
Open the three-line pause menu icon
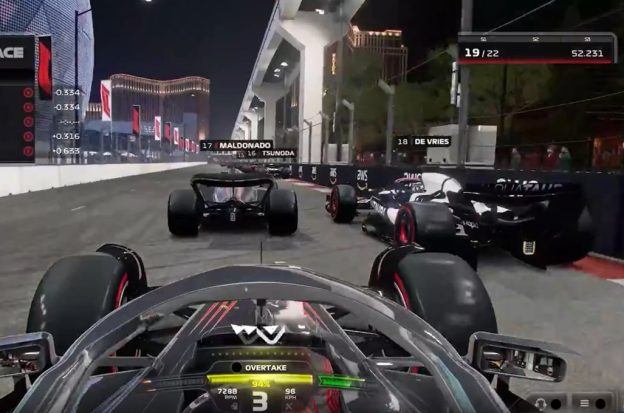(x=583, y=402)
